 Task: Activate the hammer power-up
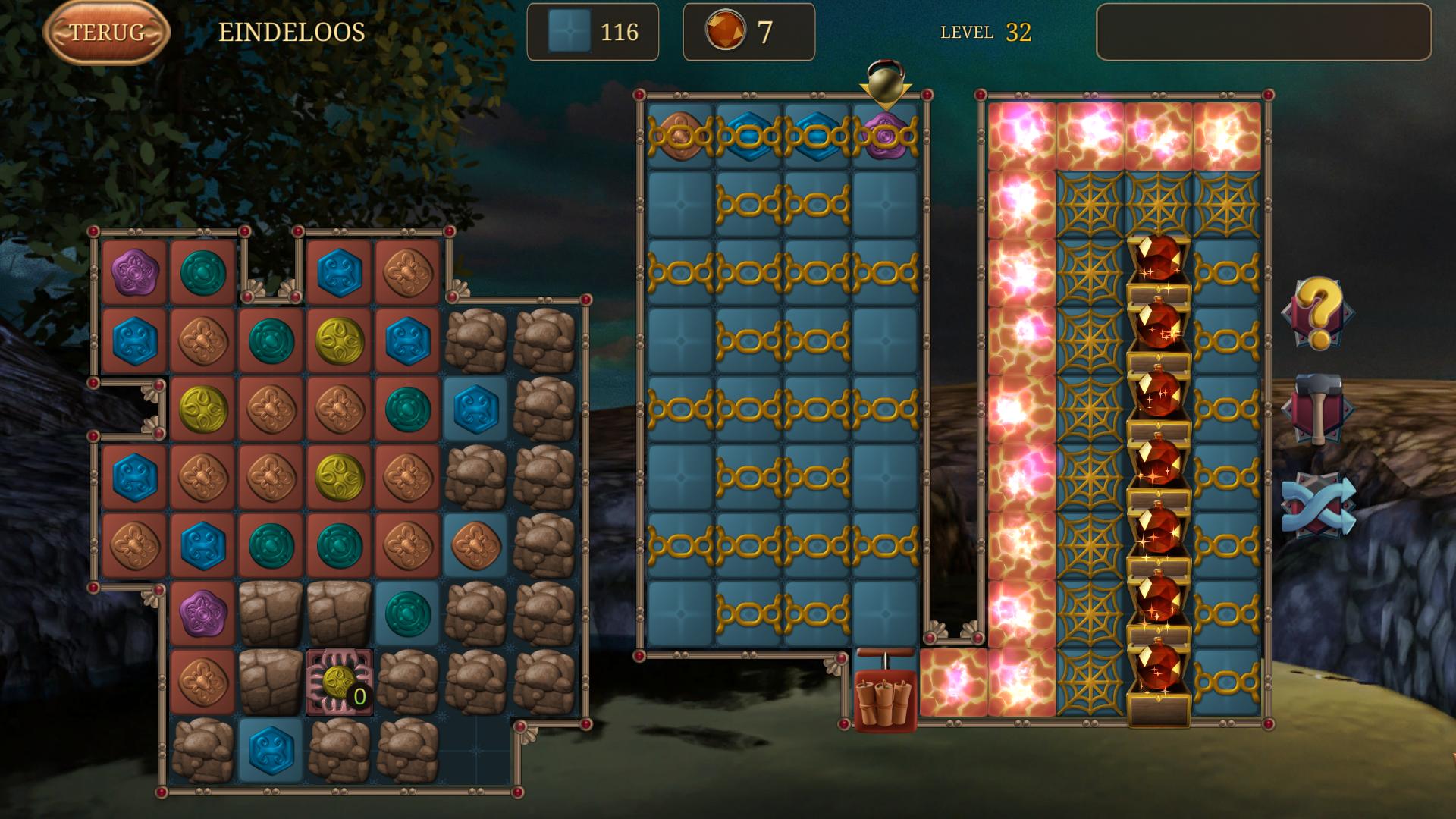click(x=1318, y=409)
